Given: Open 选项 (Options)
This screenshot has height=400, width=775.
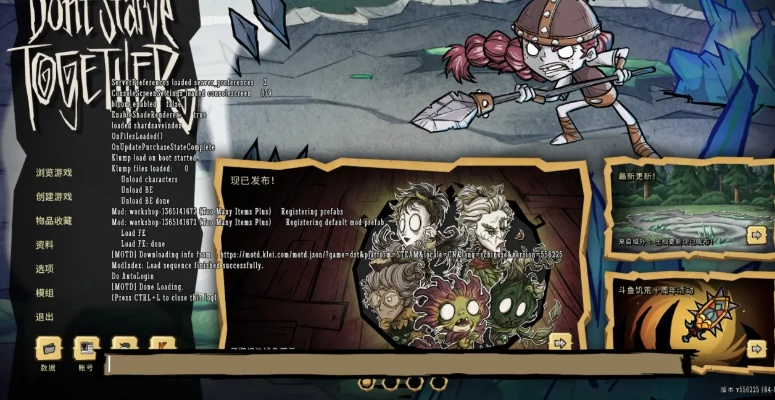Looking at the screenshot, I should (44, 269).
